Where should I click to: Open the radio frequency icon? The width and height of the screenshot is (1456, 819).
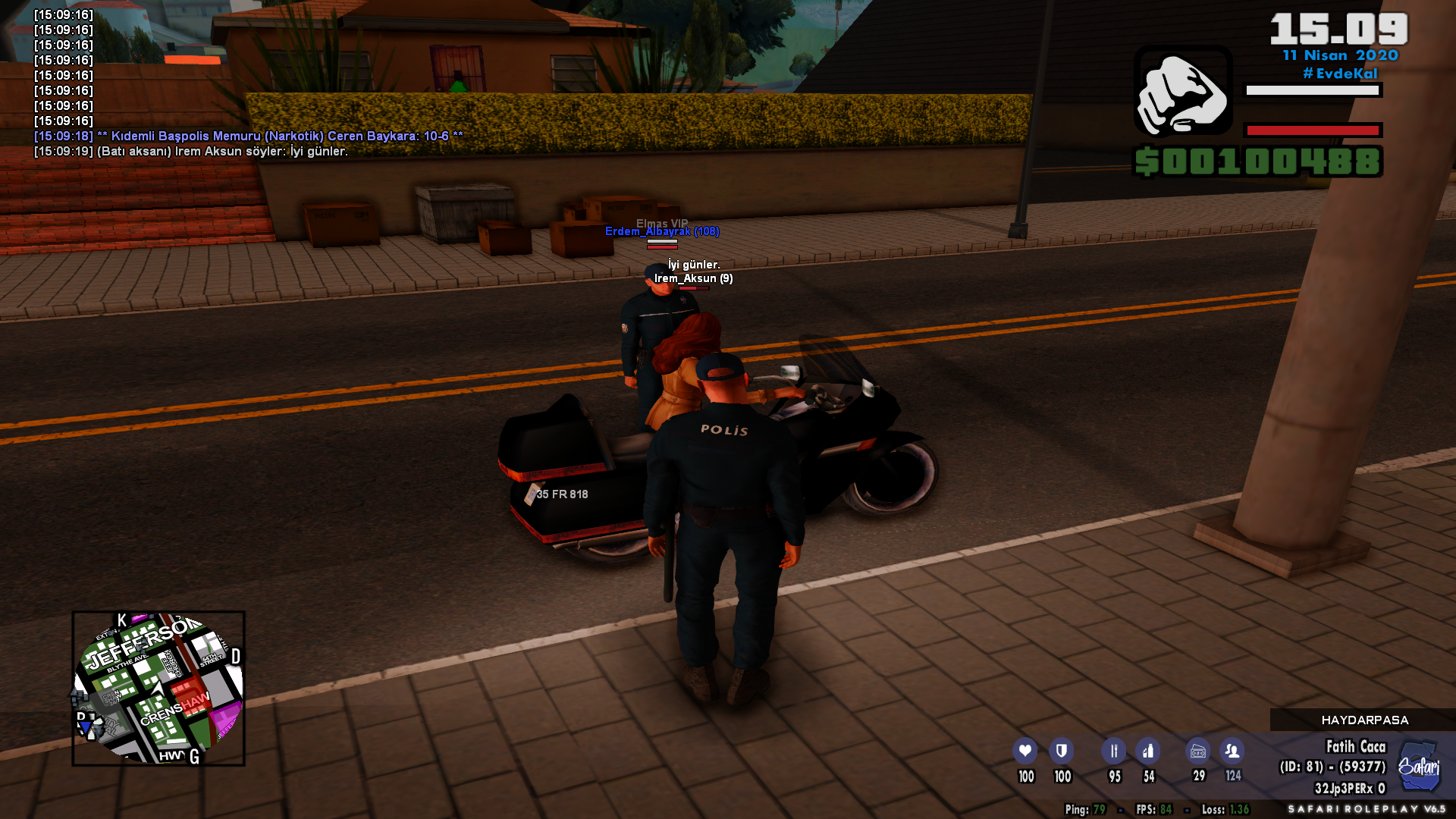pyautogui.click(x=1198, y=751)
